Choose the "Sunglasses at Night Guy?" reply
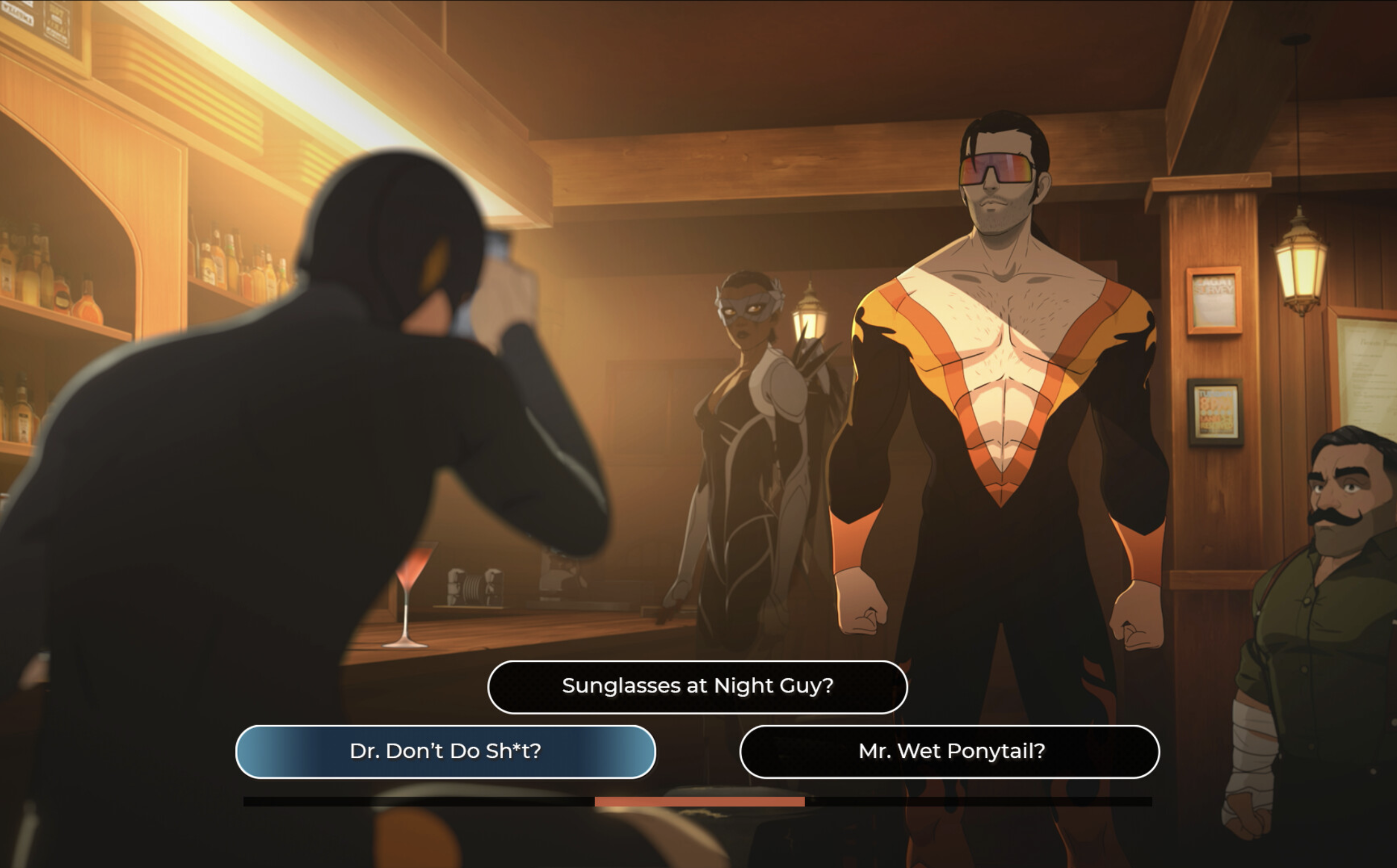The image size is (1397, 868). 697,687
